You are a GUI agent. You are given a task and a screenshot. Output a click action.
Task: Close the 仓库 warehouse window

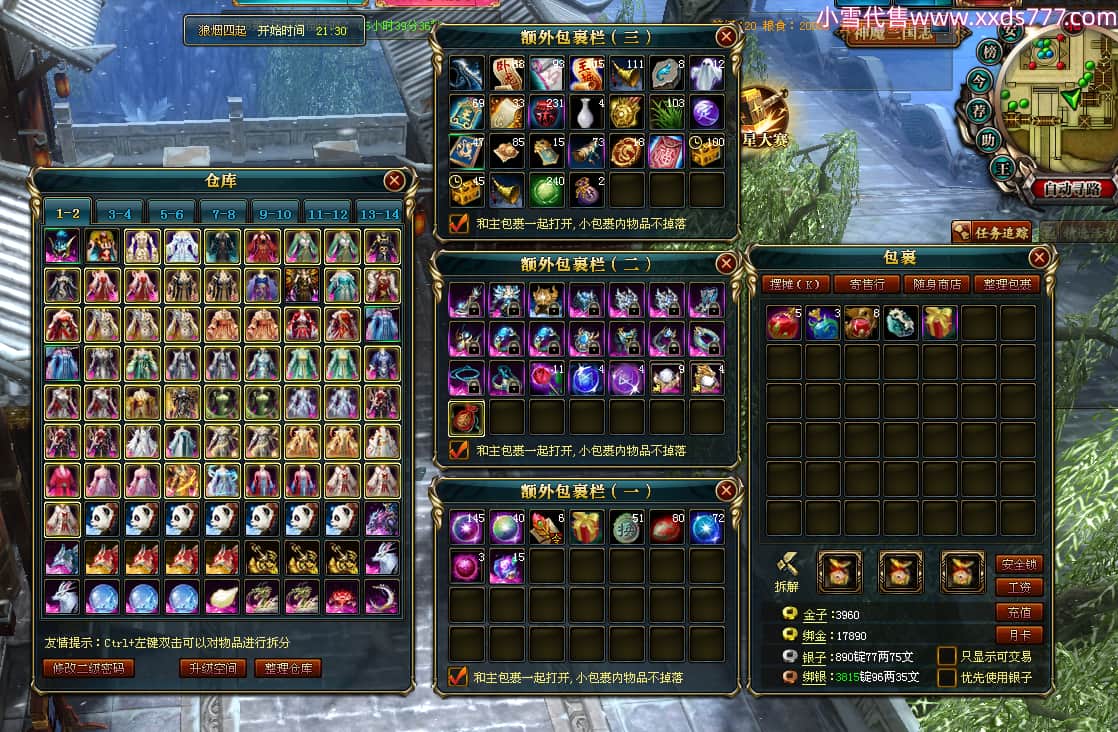[395, 180]
